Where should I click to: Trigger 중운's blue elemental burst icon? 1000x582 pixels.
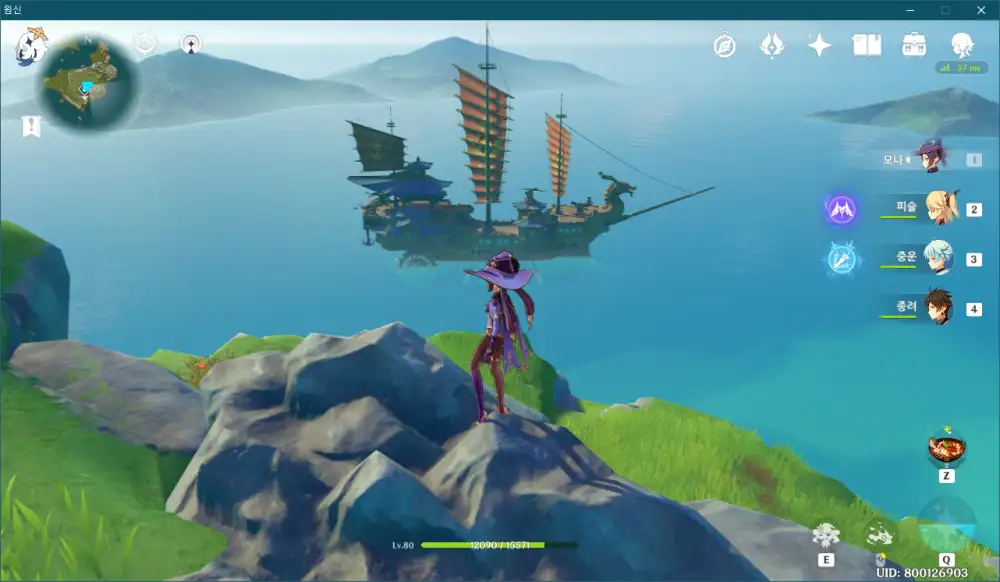pyautogui.click(x=841, y=258)
